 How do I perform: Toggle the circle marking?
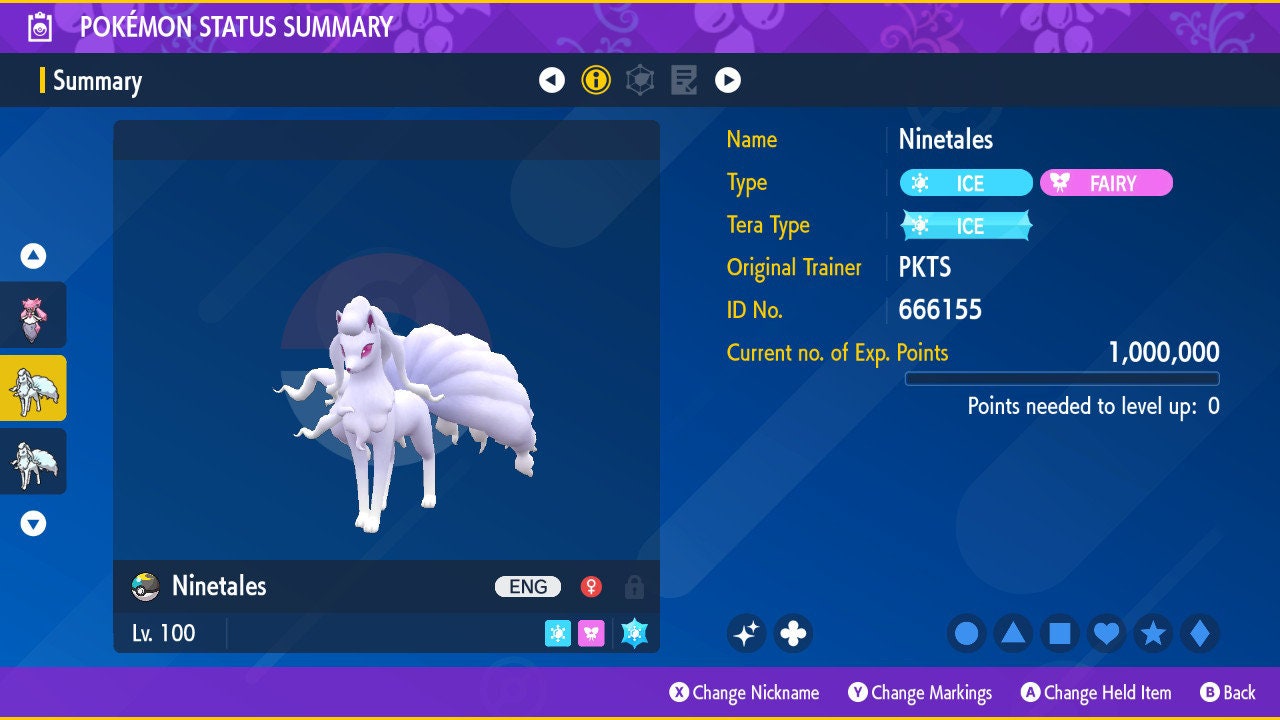(966, 633)
